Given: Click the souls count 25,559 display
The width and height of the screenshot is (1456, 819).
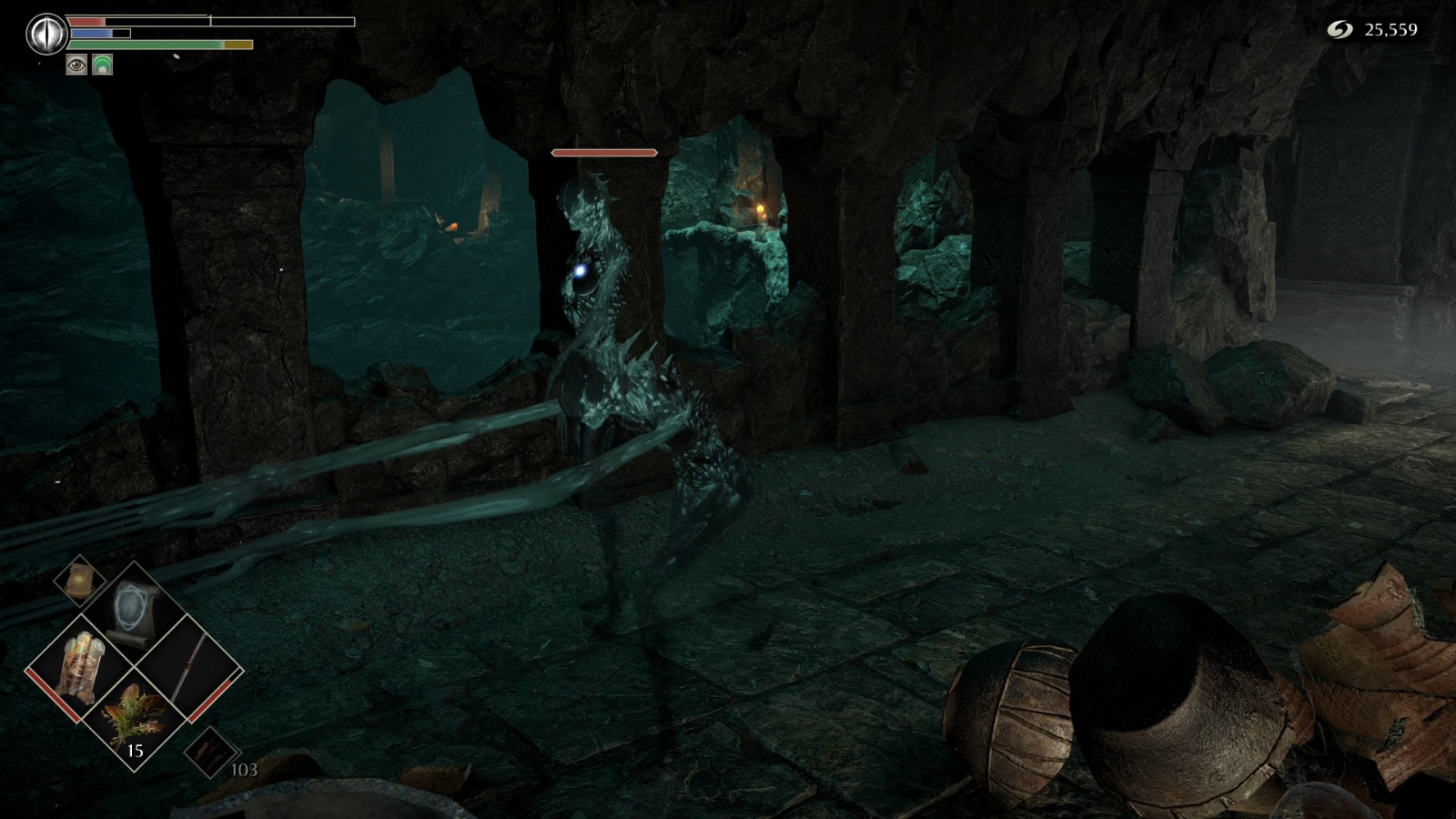Looking at the screenshot, I should point(1390,29).
